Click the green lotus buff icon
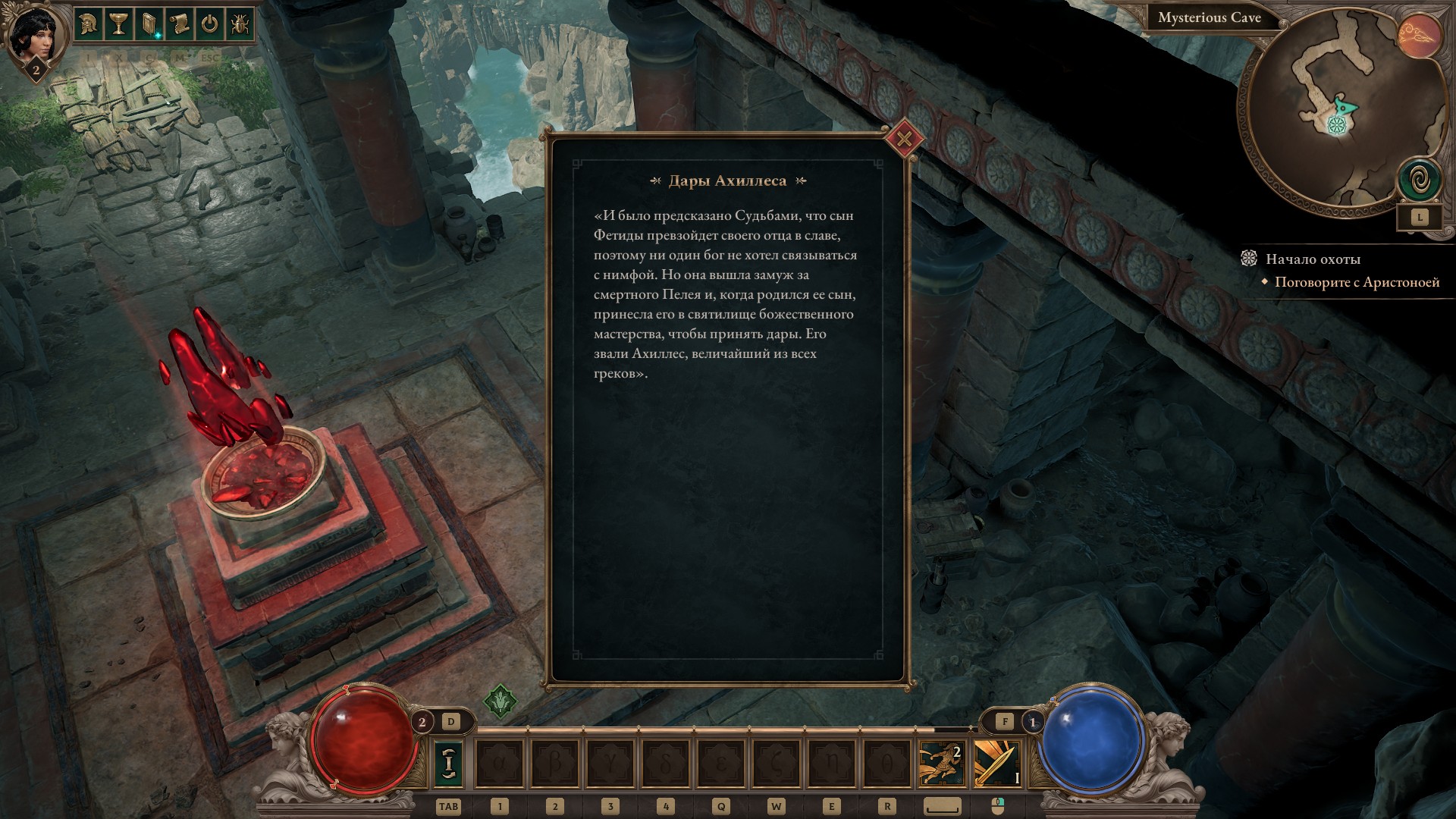The image size is (1456, 819). point(500,701)
